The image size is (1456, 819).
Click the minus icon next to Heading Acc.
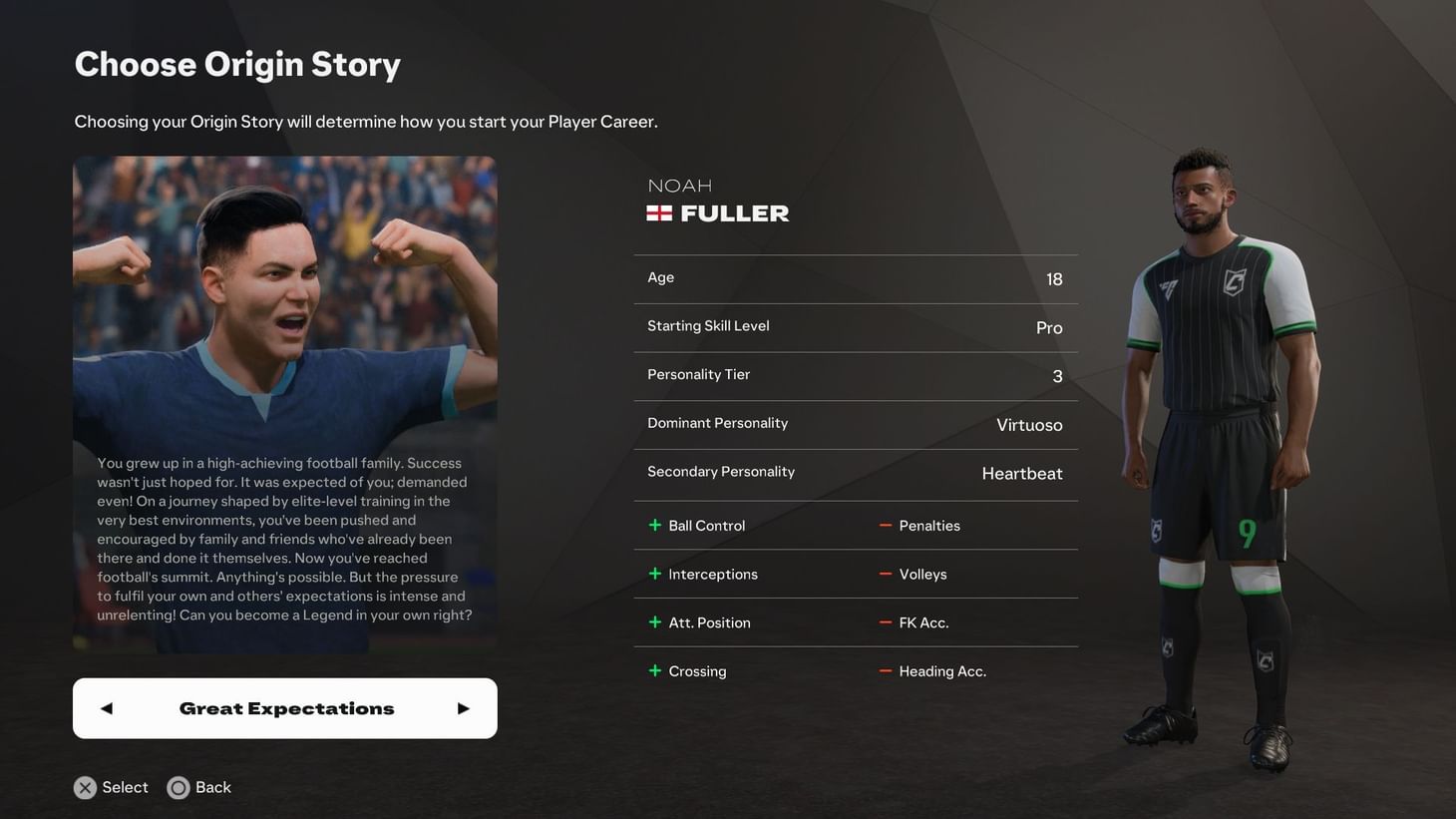click(x=885, y=670)
